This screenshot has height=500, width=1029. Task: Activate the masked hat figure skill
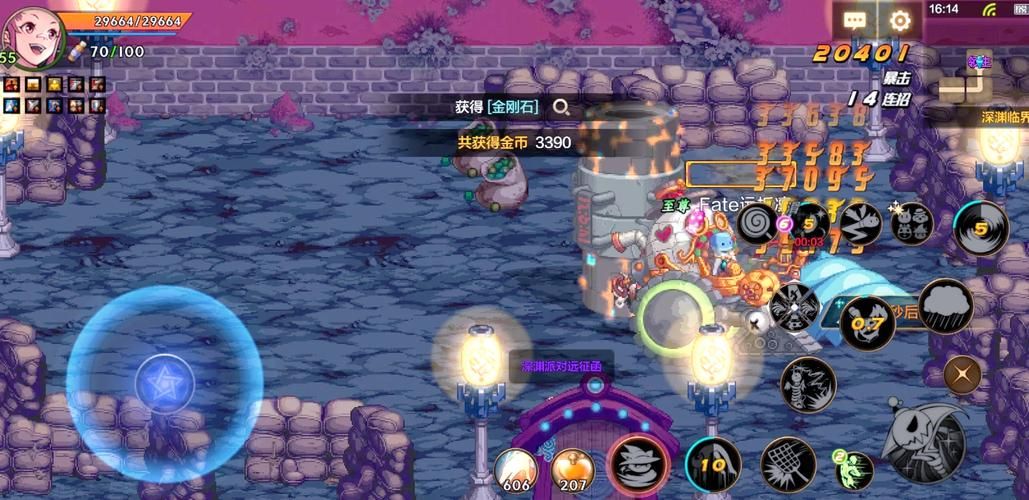(638, 464)
